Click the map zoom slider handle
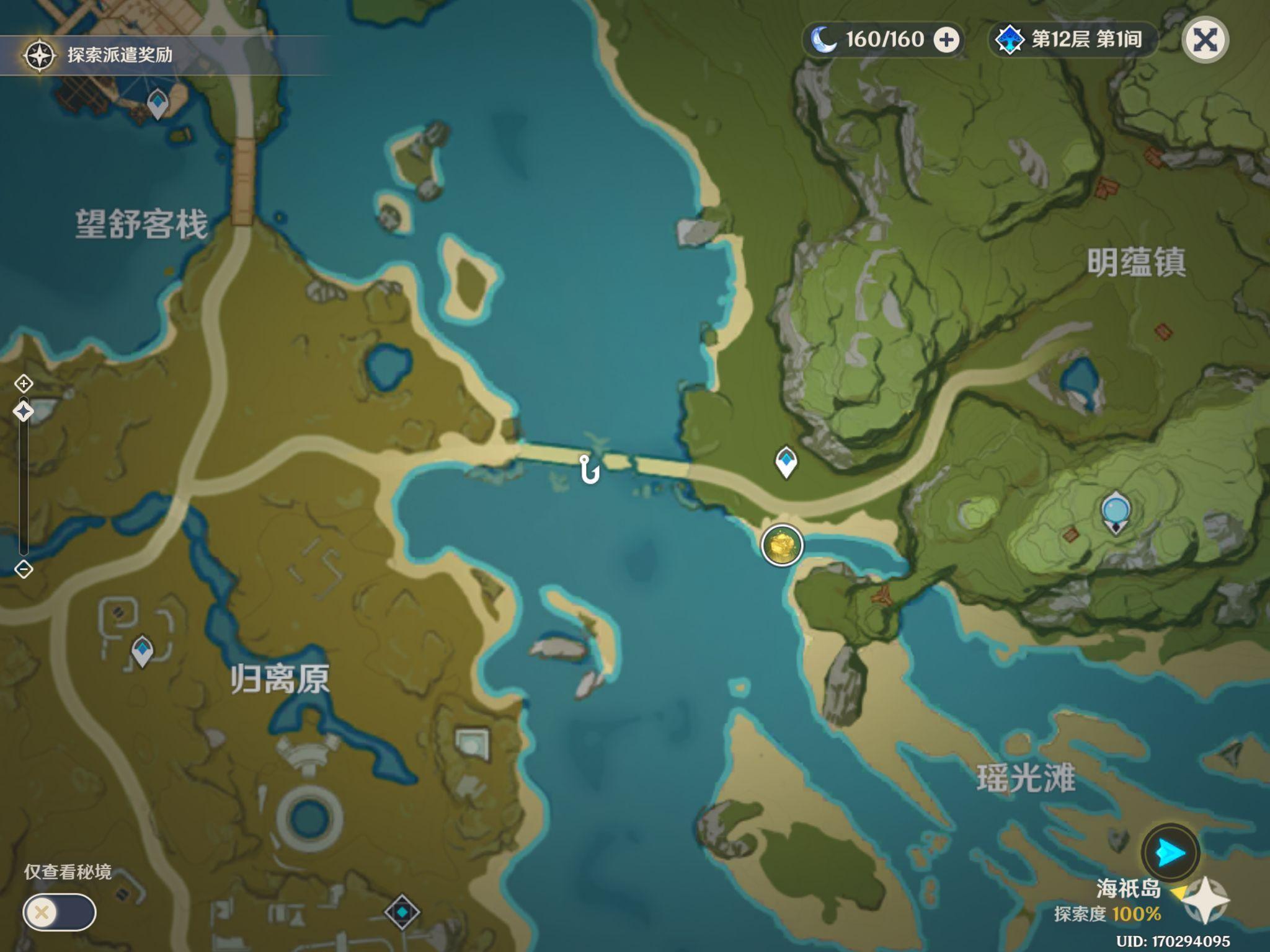Screen dimensions: 1270x952 pyautogui.click(x=24, y=412)
